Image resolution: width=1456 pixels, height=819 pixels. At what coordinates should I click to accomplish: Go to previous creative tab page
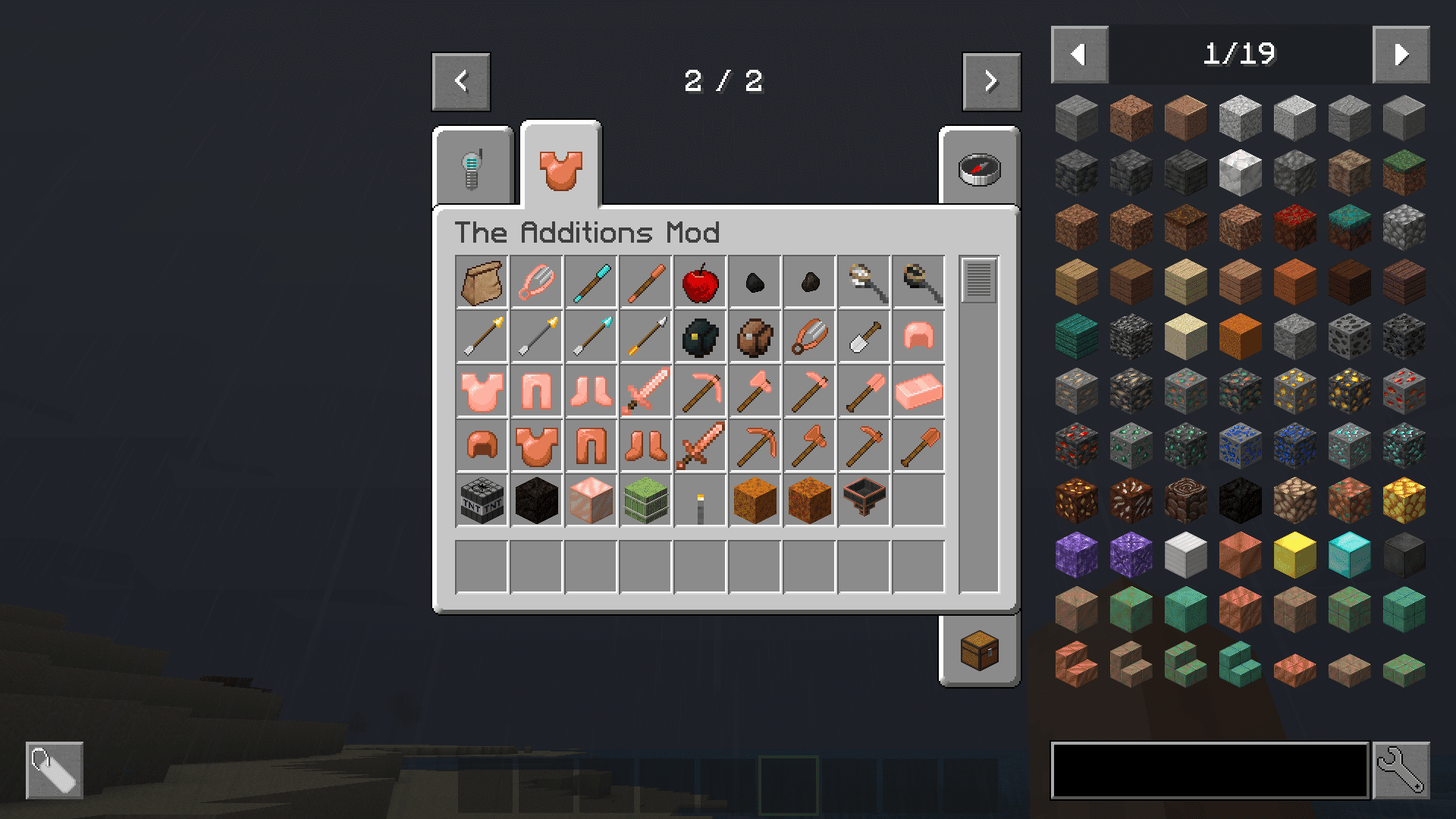(461, 82)
